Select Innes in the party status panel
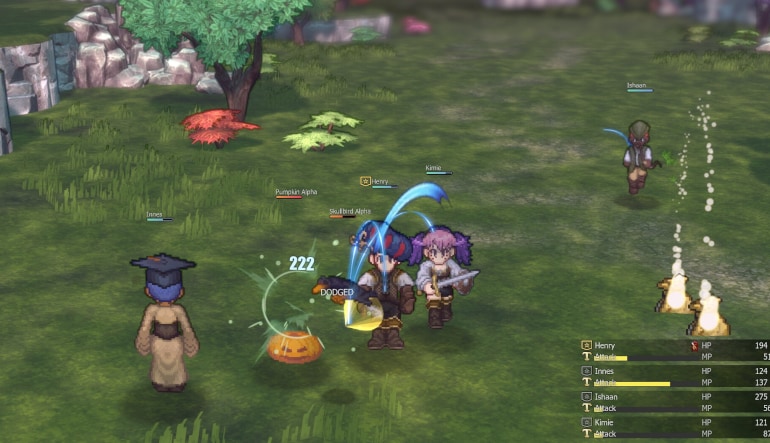 tap(605, 371)
